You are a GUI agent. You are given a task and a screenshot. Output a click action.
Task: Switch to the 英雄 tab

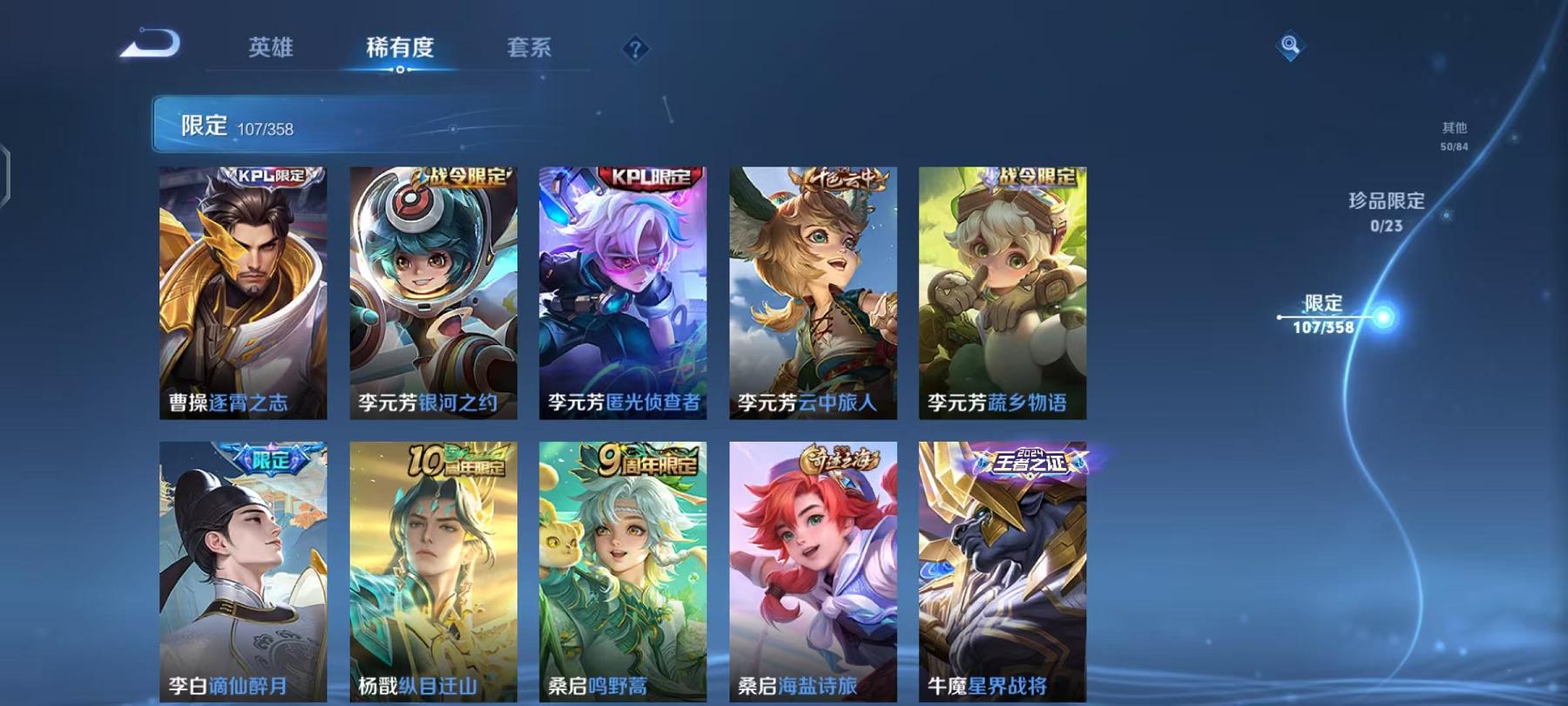tap(272, 50)
